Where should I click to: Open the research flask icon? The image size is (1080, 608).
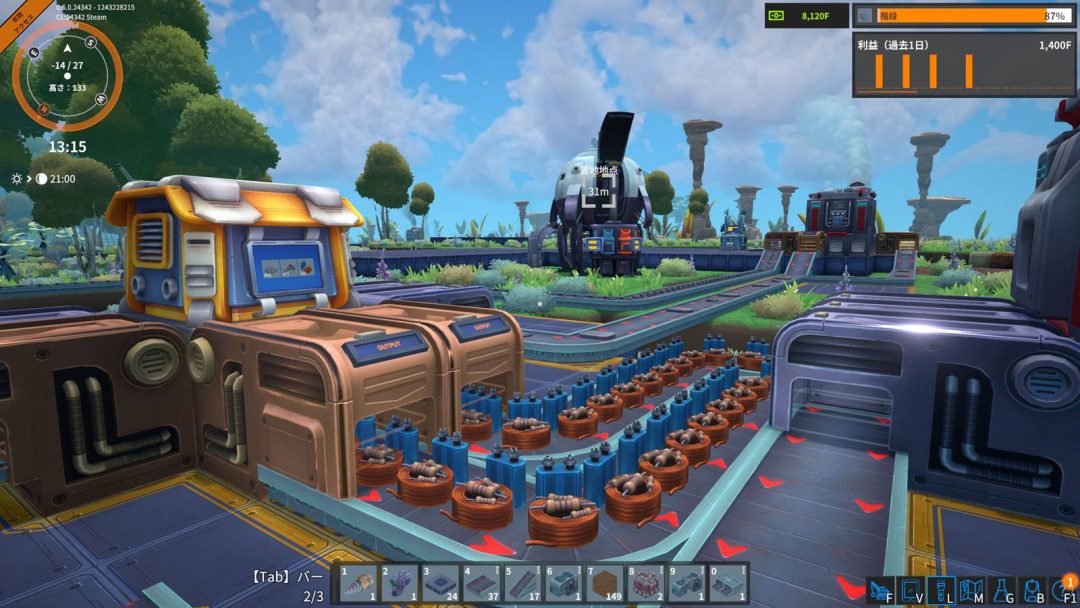click(1003, 590)
